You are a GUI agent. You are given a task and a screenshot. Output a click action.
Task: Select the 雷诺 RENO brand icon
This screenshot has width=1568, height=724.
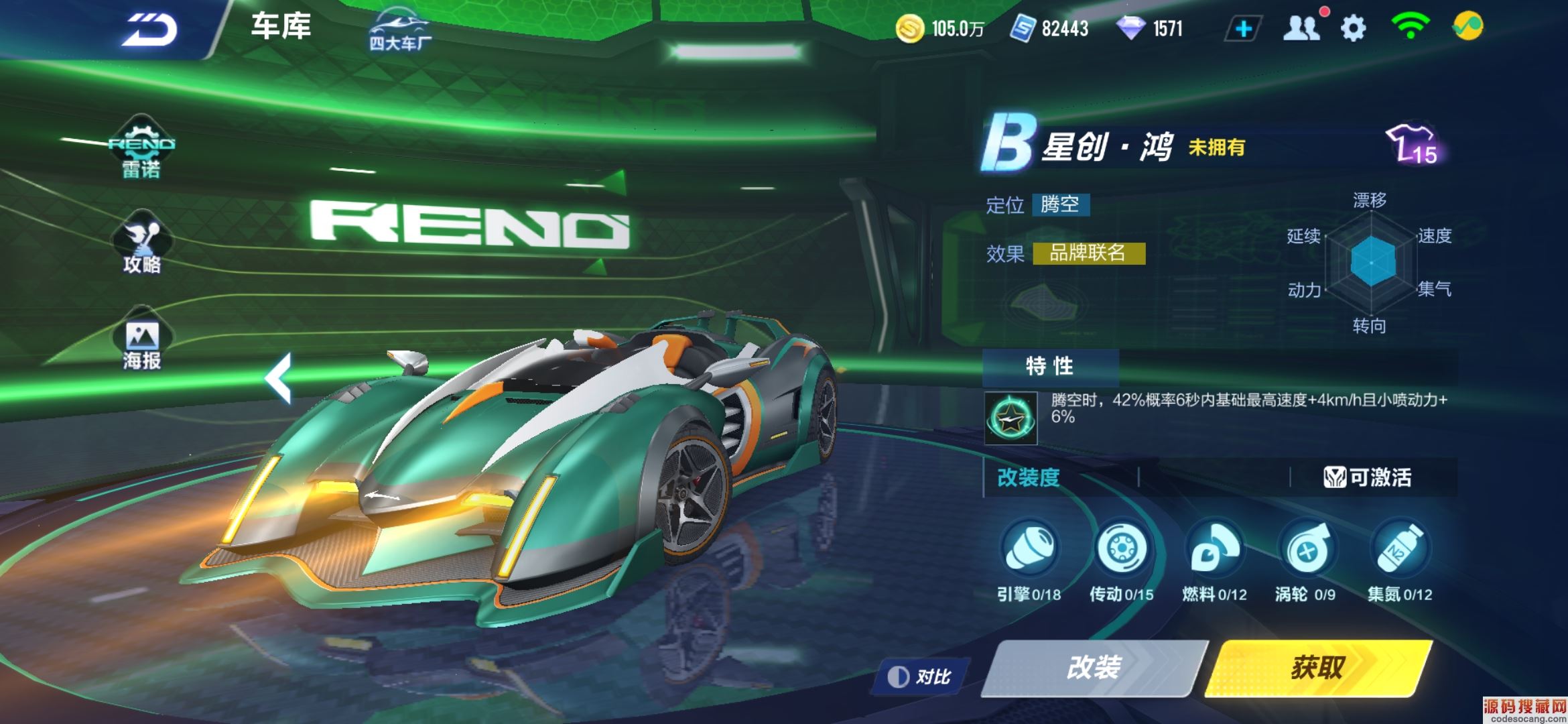coord(141,151)
